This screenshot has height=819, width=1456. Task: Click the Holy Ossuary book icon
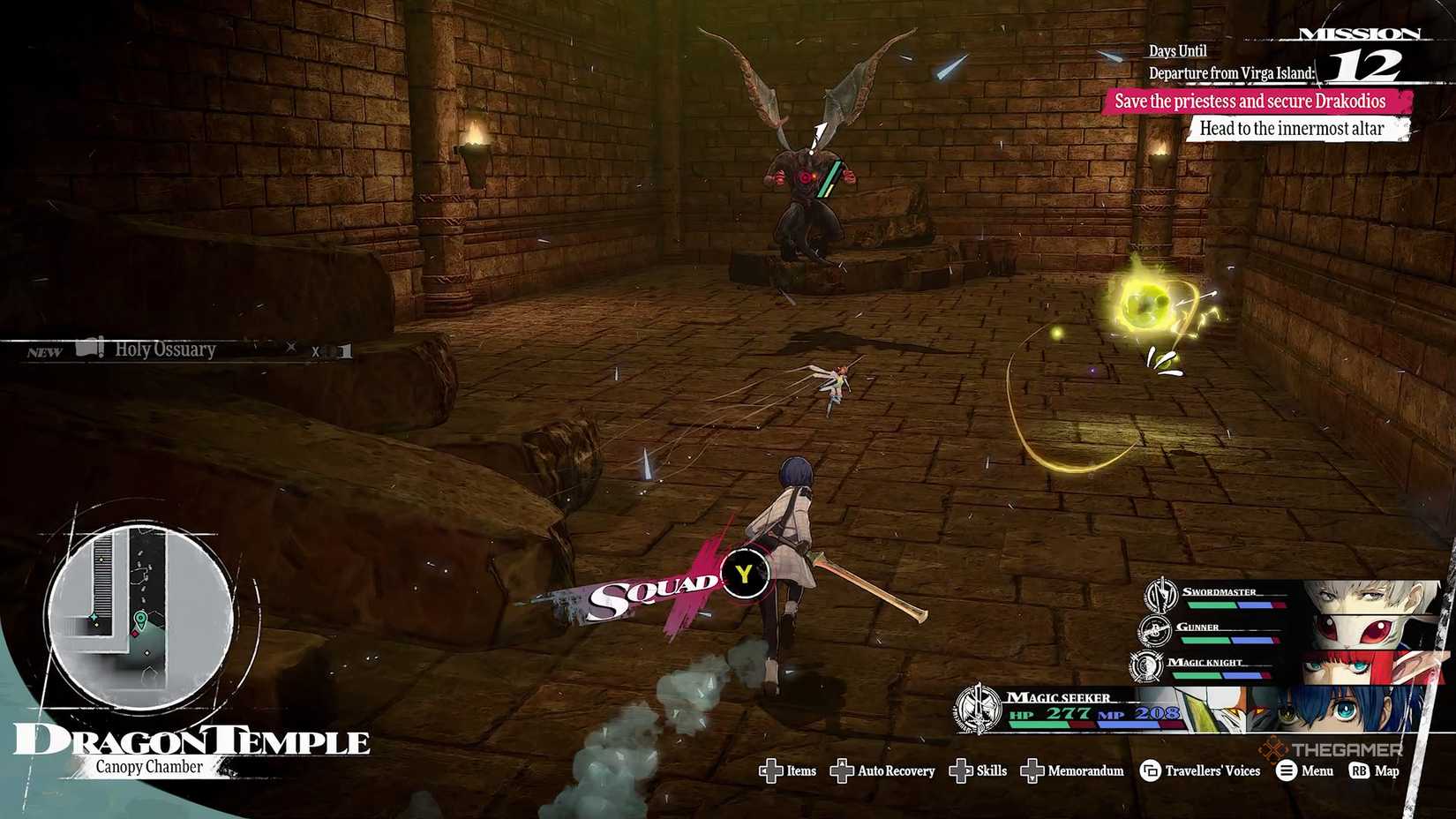pos(88,349)
